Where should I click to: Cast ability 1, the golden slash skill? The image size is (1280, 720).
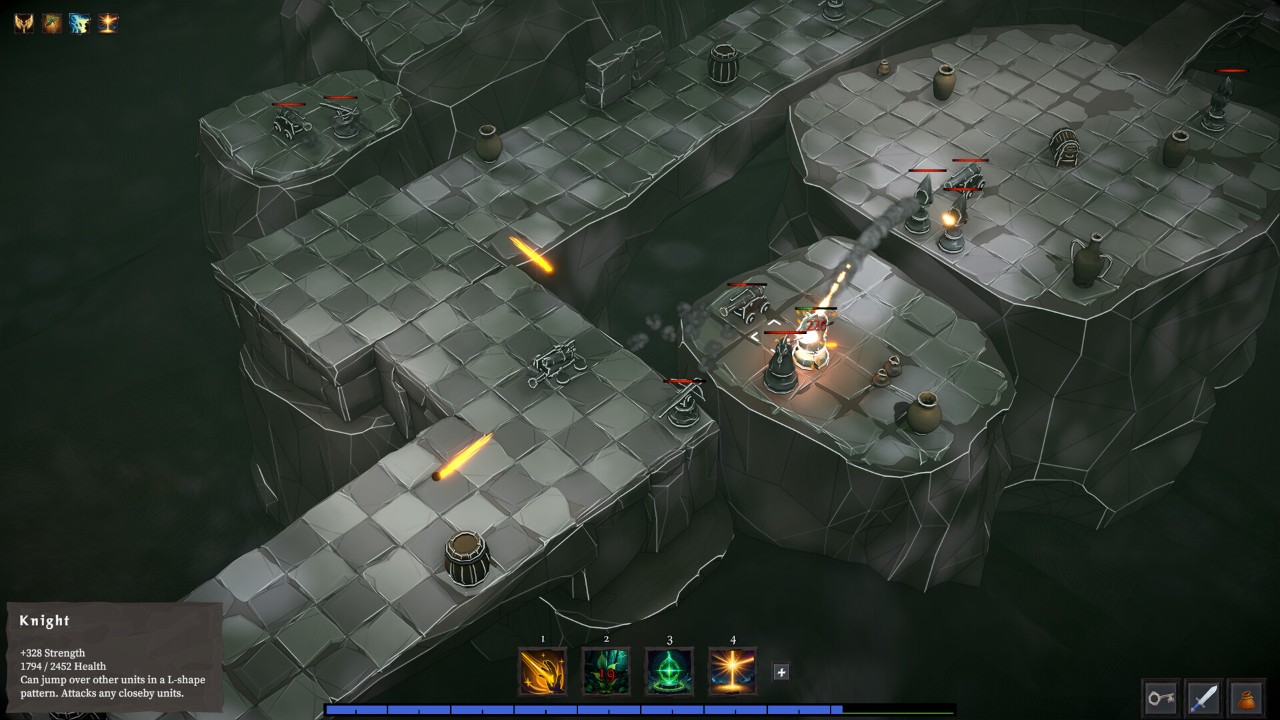pyautogui.click(x=542, y=670)
